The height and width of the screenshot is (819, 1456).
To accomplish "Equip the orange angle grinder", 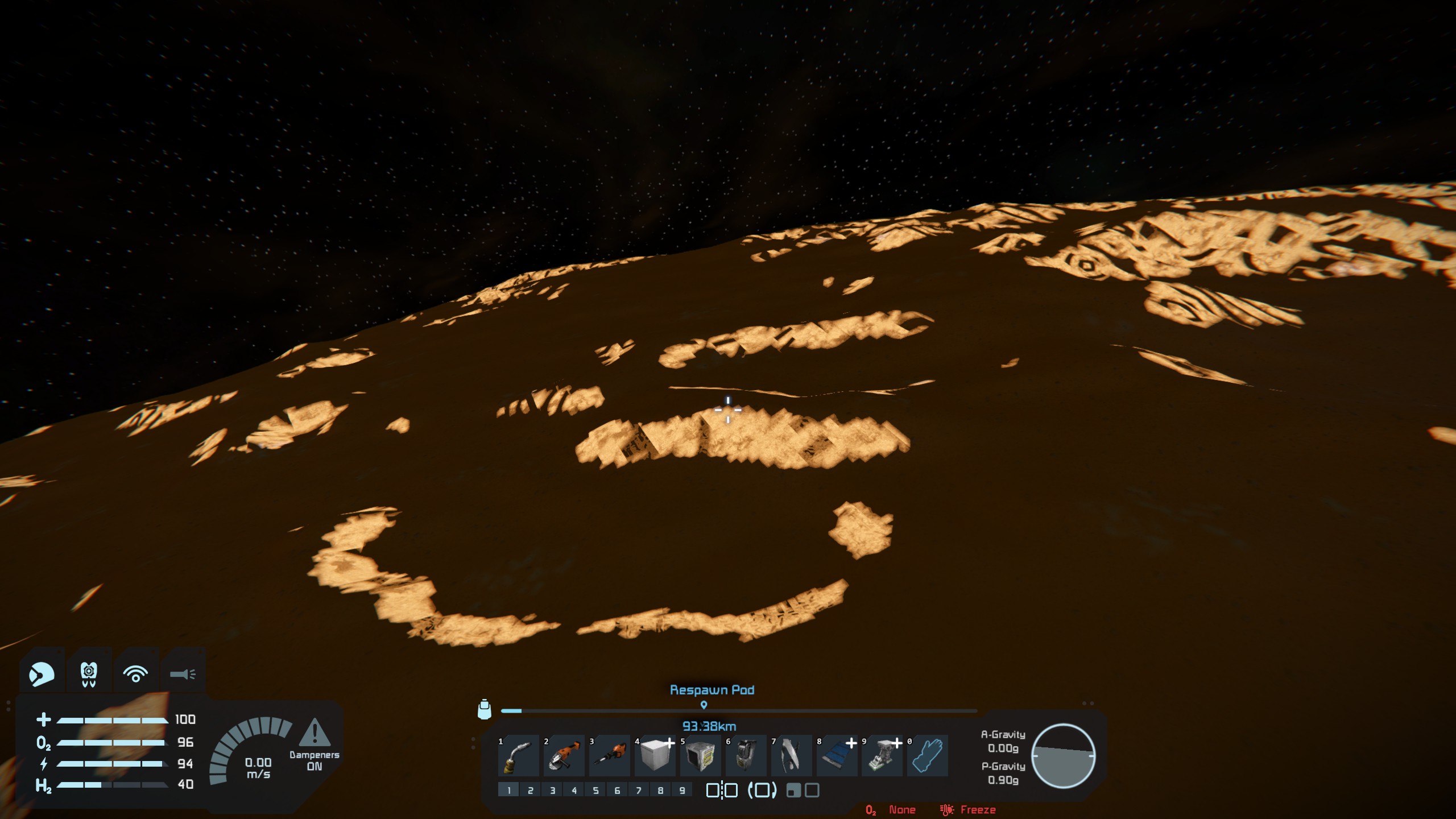I will coord(564,756).
